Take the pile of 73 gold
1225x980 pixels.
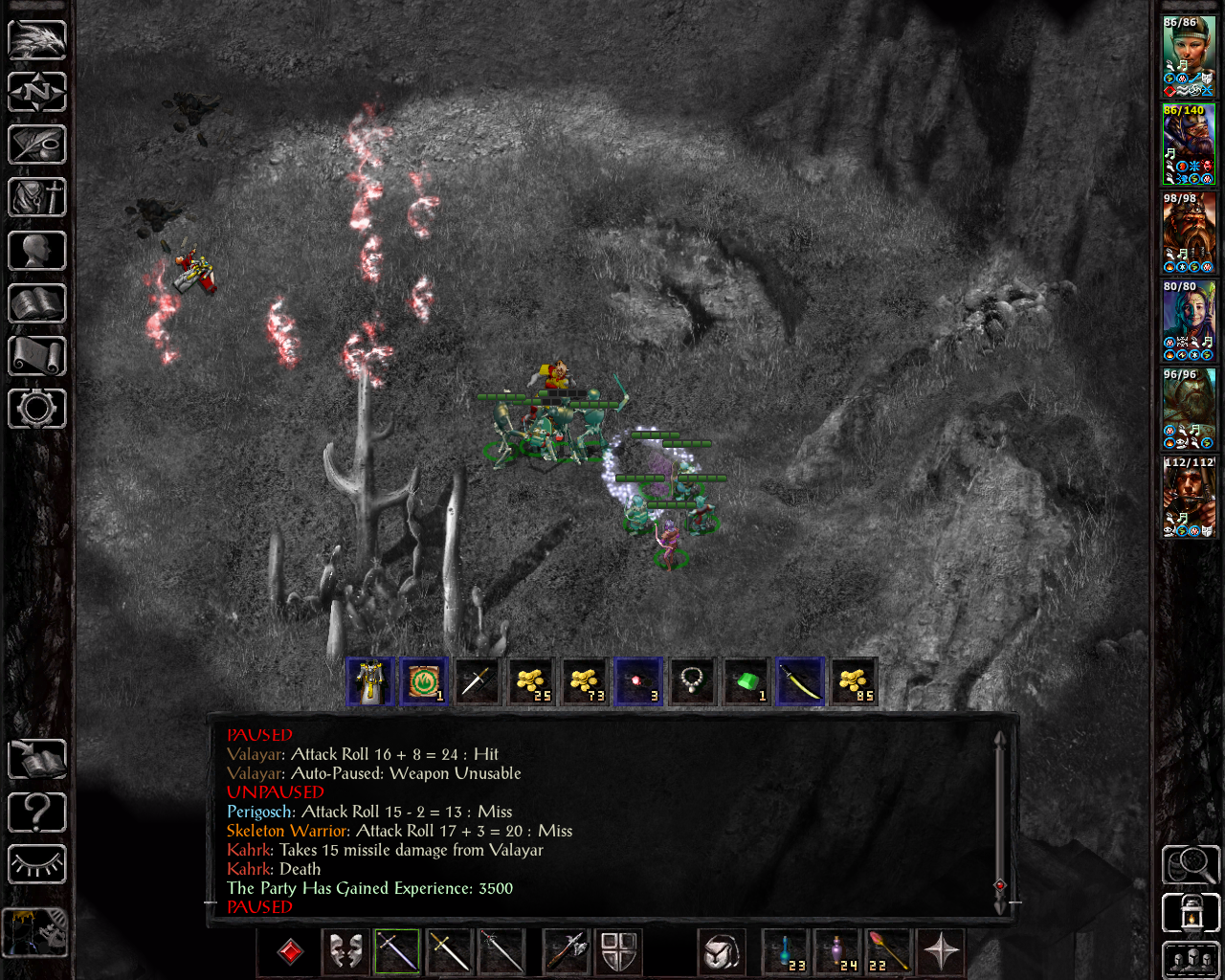click(585, 682)
